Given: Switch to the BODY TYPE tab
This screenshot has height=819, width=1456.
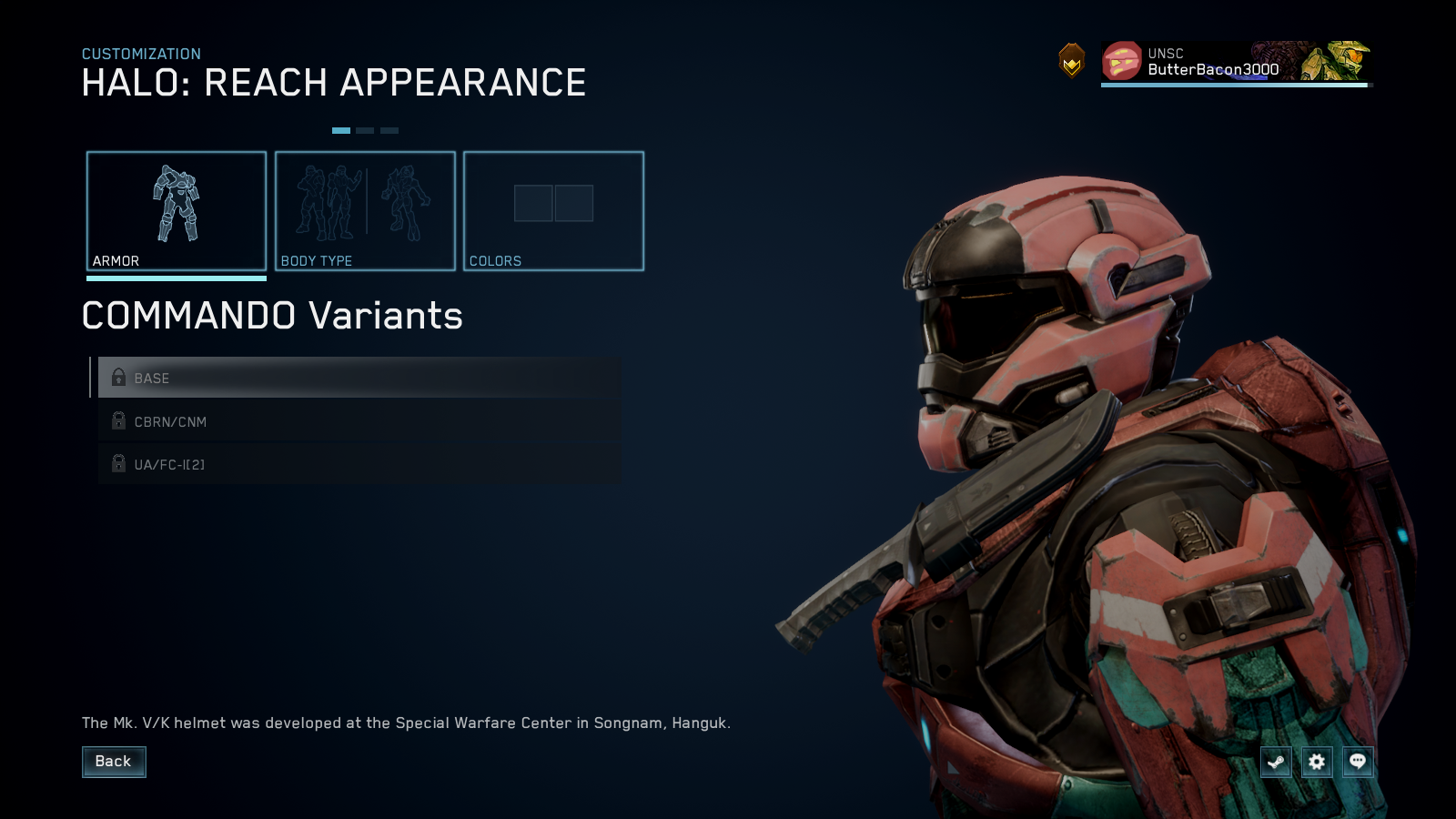Looking at the screenshot, I should pos(365,211).
